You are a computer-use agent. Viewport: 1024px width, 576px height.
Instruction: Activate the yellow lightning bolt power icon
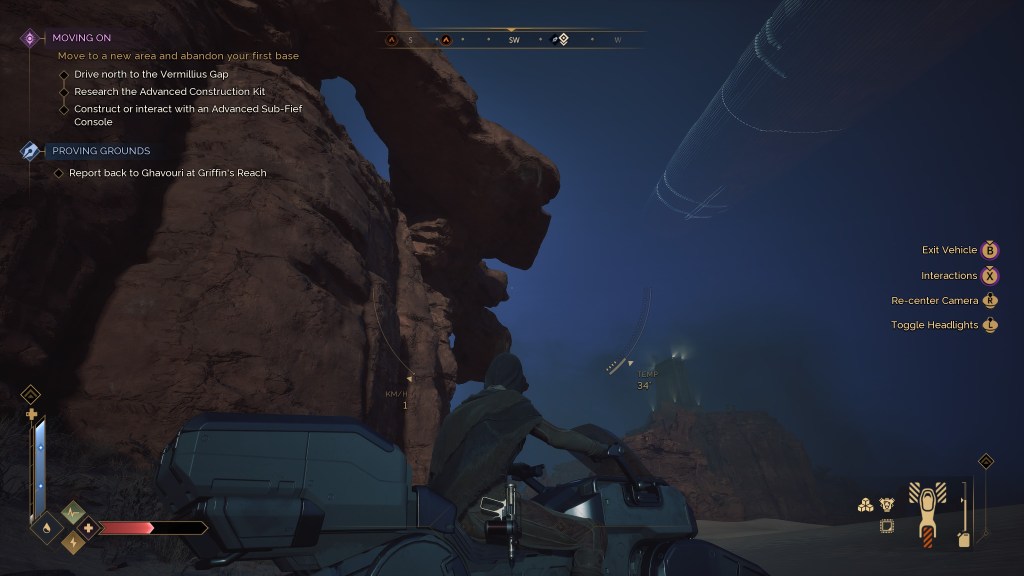click(x=72, y=542)
